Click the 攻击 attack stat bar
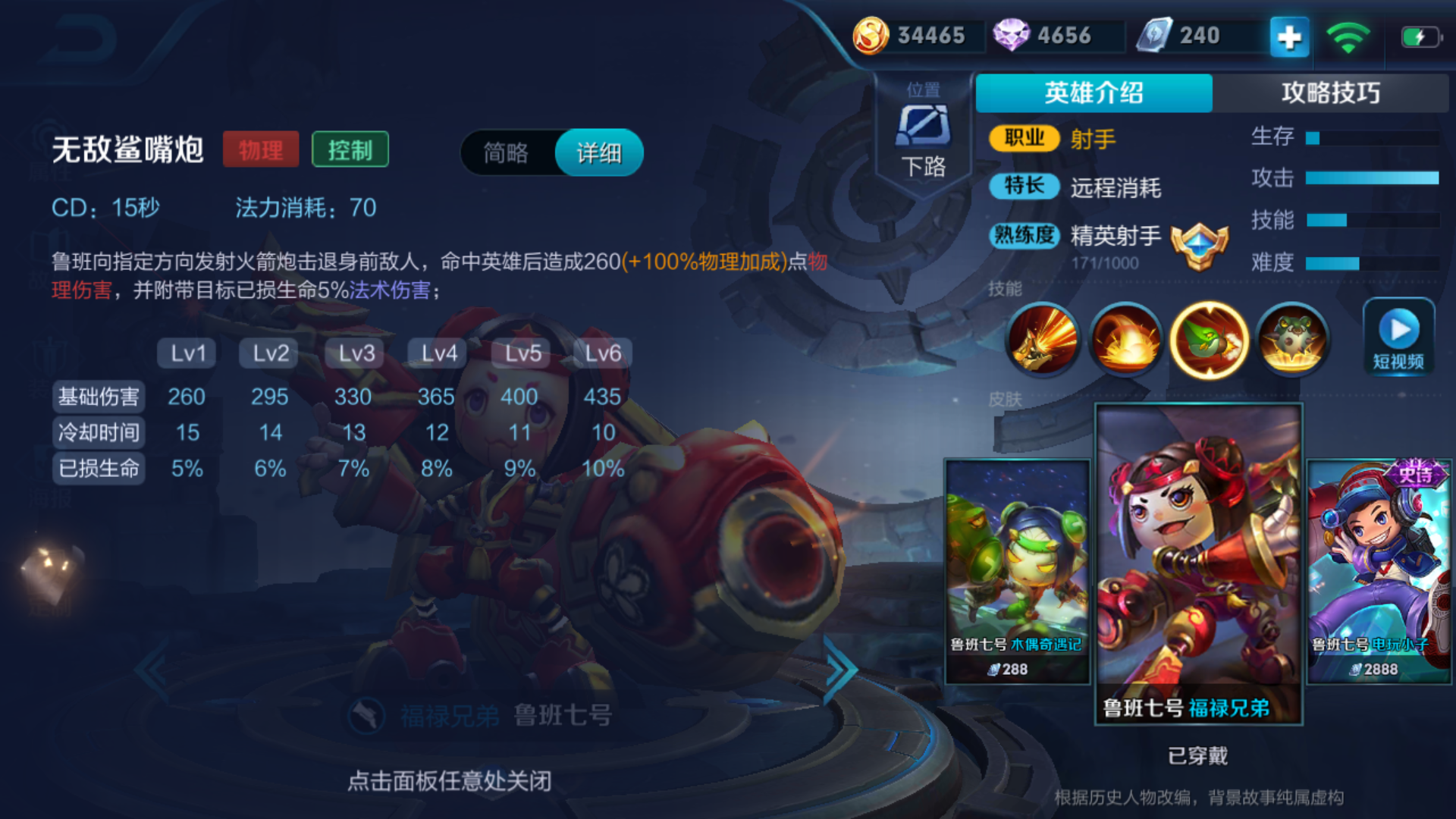The width and height of the screenshot is (1456, 819). [1373, 179]
